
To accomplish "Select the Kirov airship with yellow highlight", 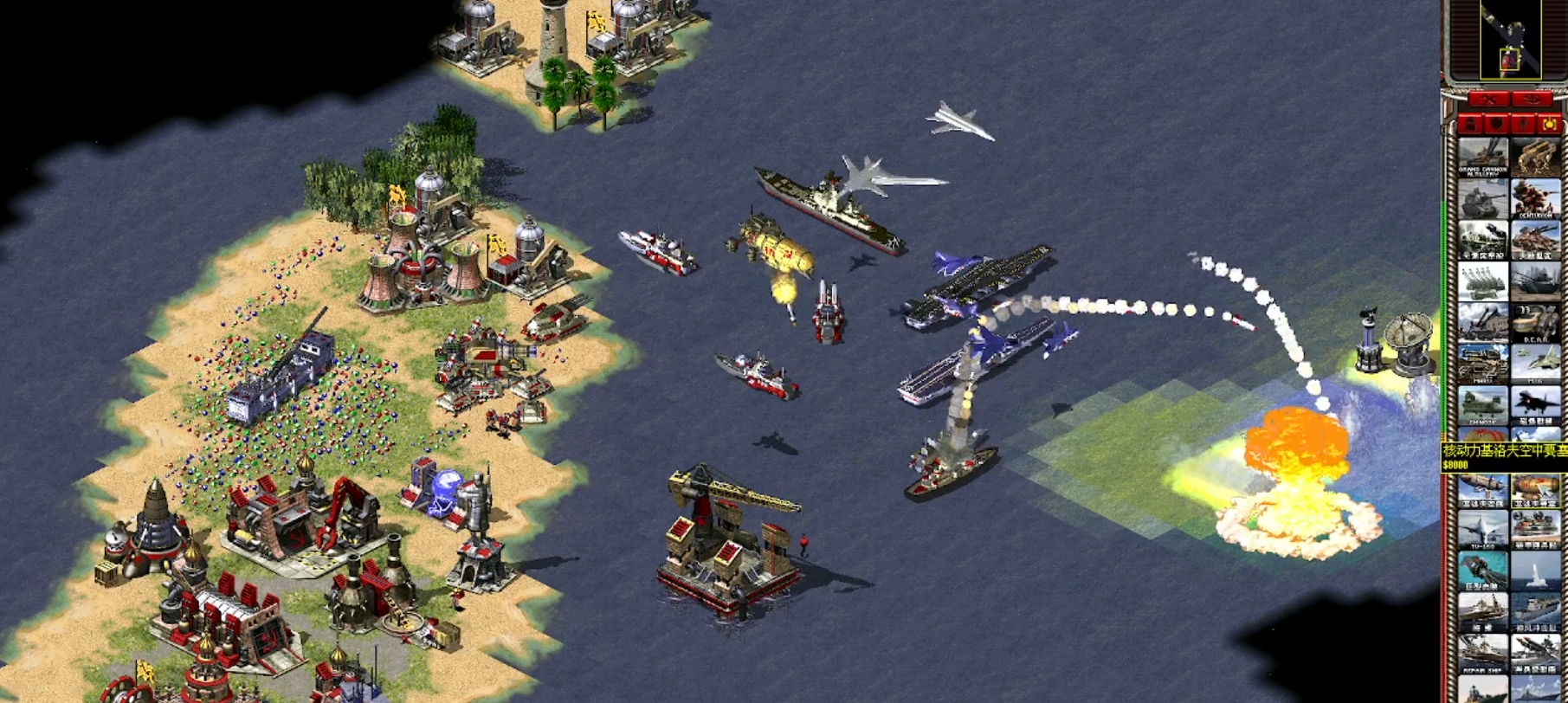I will (x=1536, y=490).
